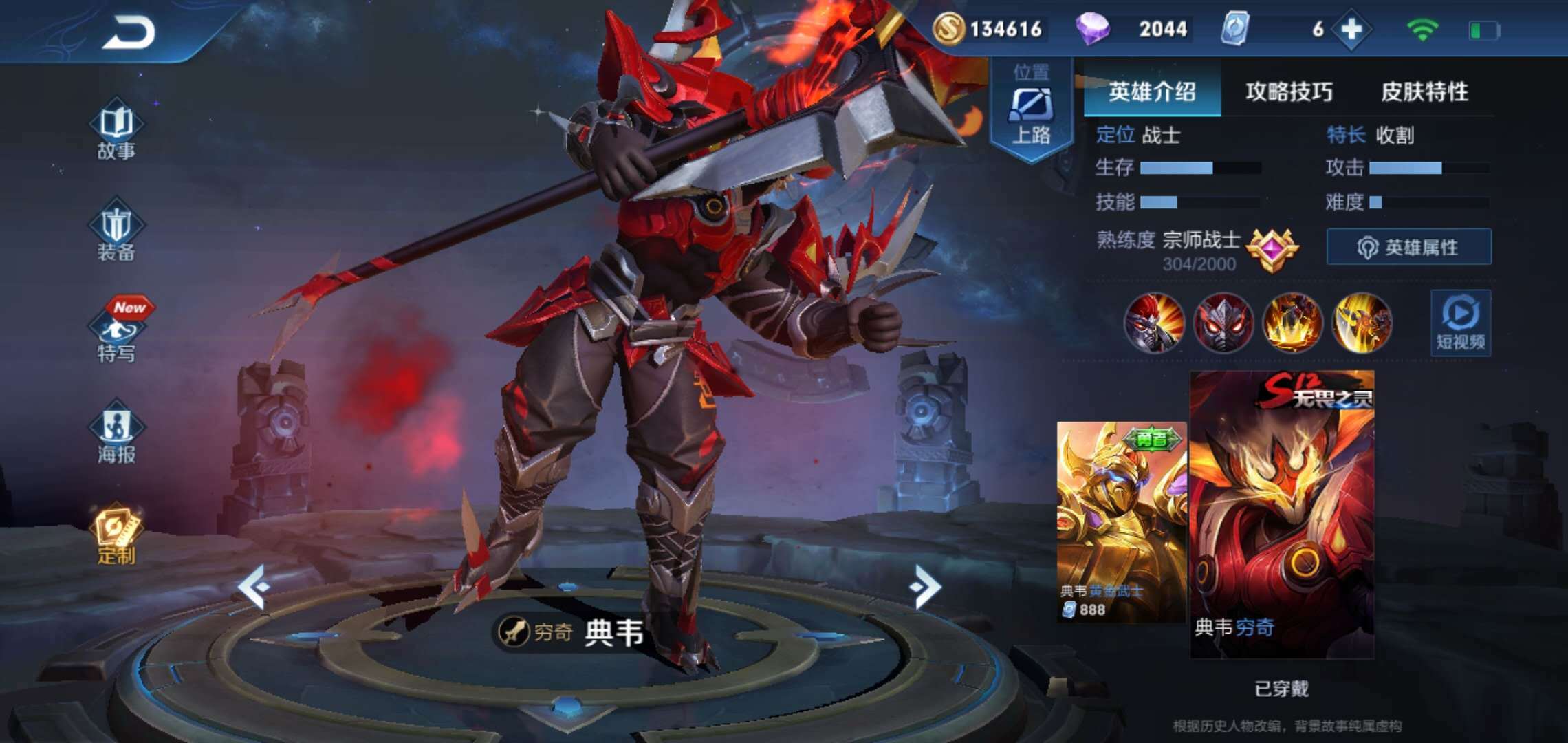Switch to the 皮肤特性 tab

point(1424,91)
